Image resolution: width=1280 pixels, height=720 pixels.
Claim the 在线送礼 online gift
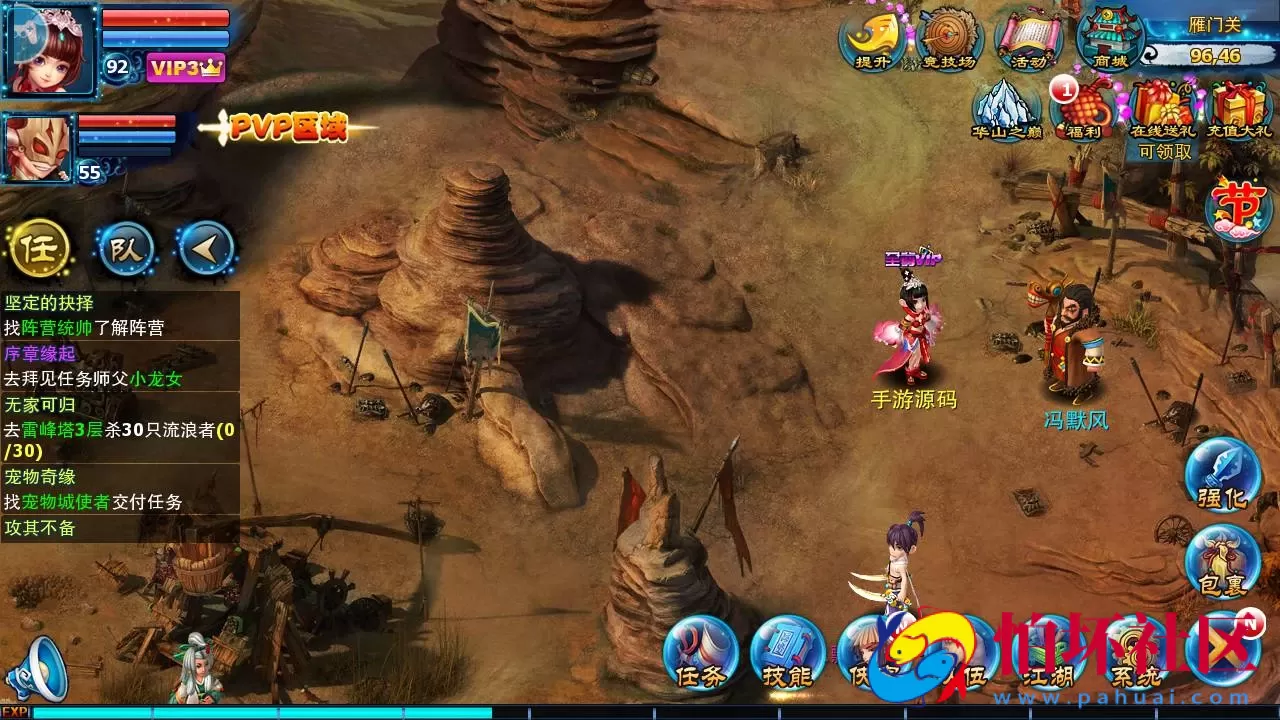(1162, 110)
